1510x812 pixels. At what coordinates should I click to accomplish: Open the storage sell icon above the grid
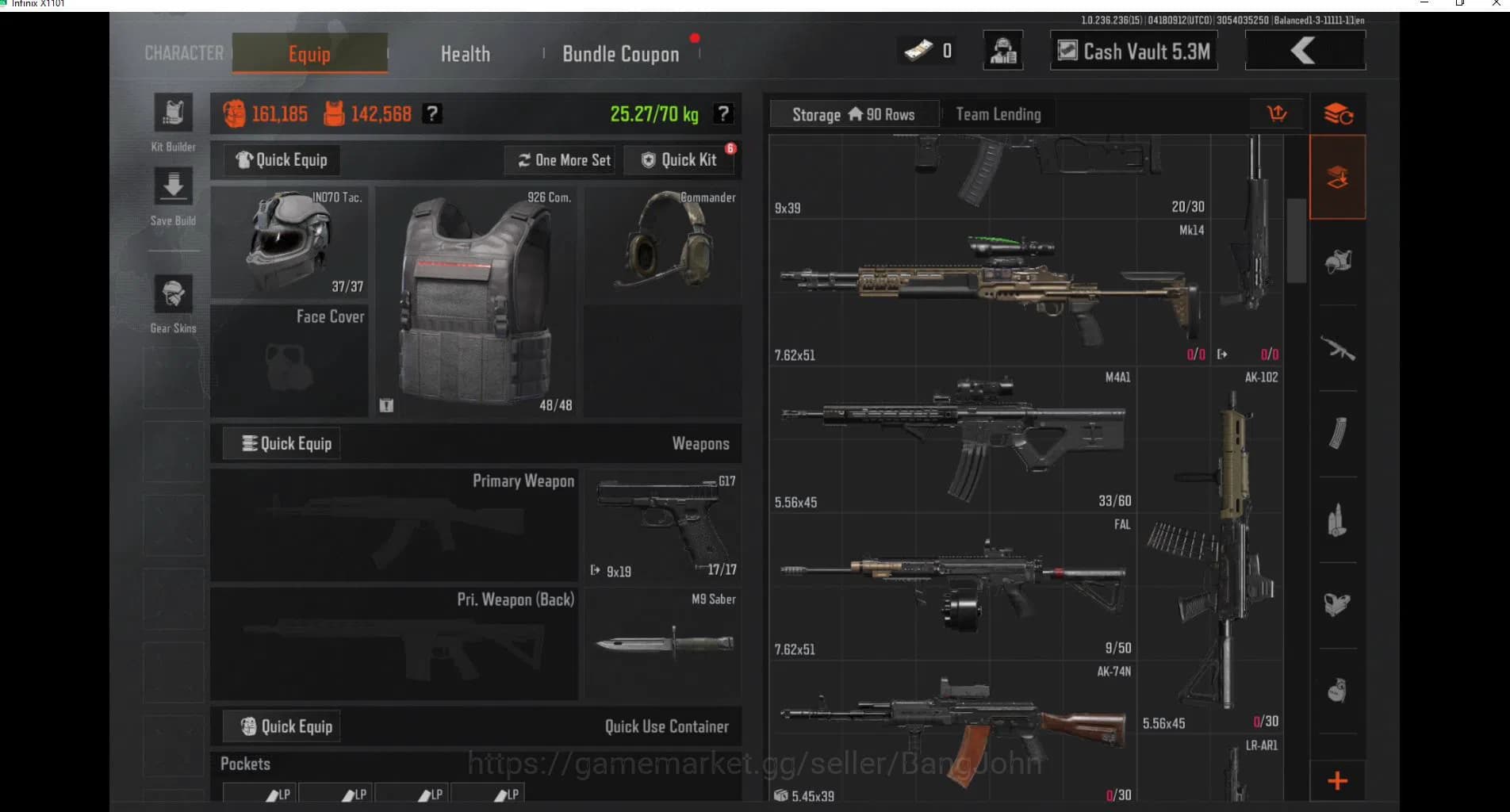pyautogui.click(x=1278, y=113)
